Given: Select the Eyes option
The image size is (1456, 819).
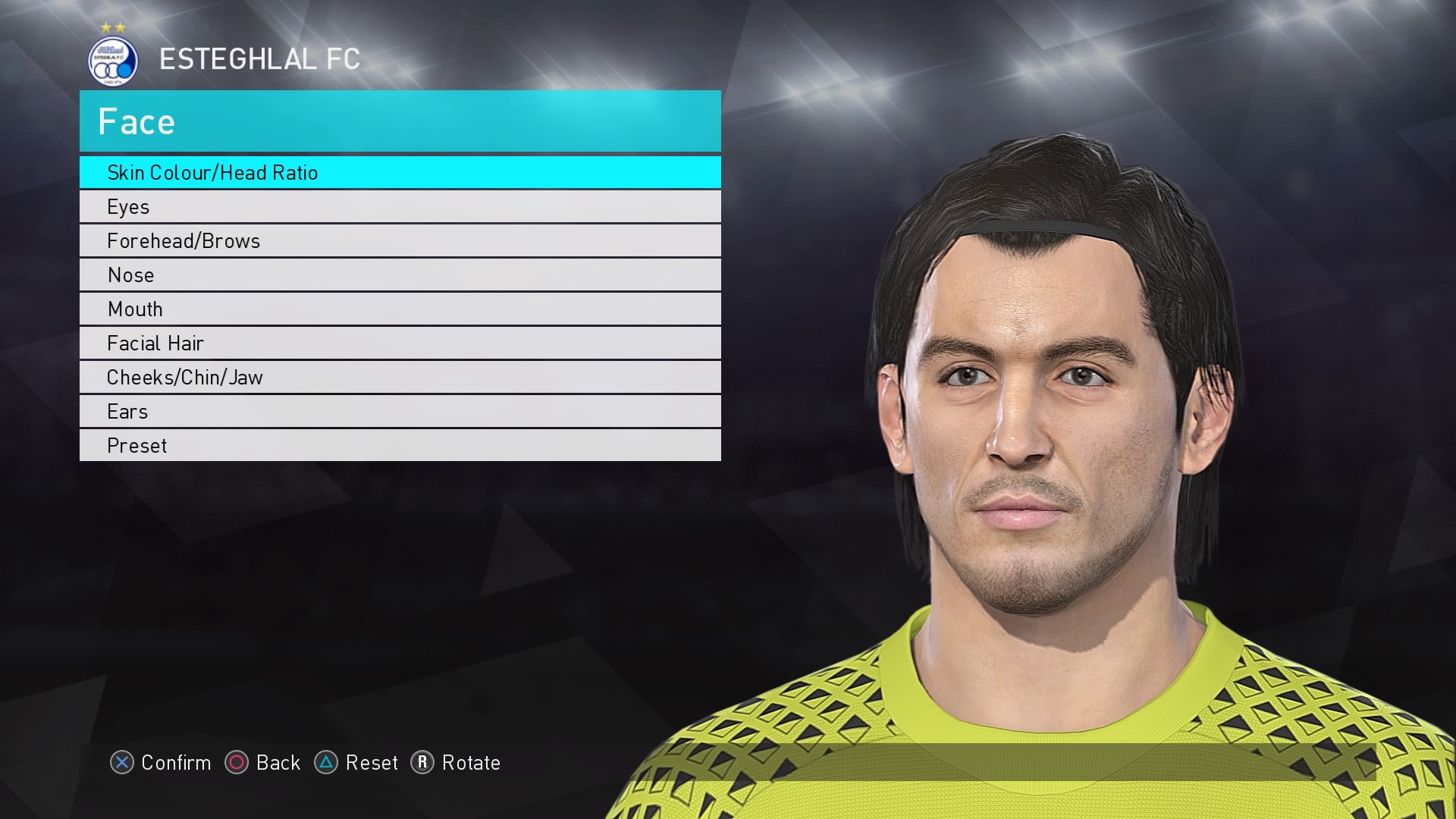Looking at the screenshot, I should pyautogui.click(x=400, y=206).
